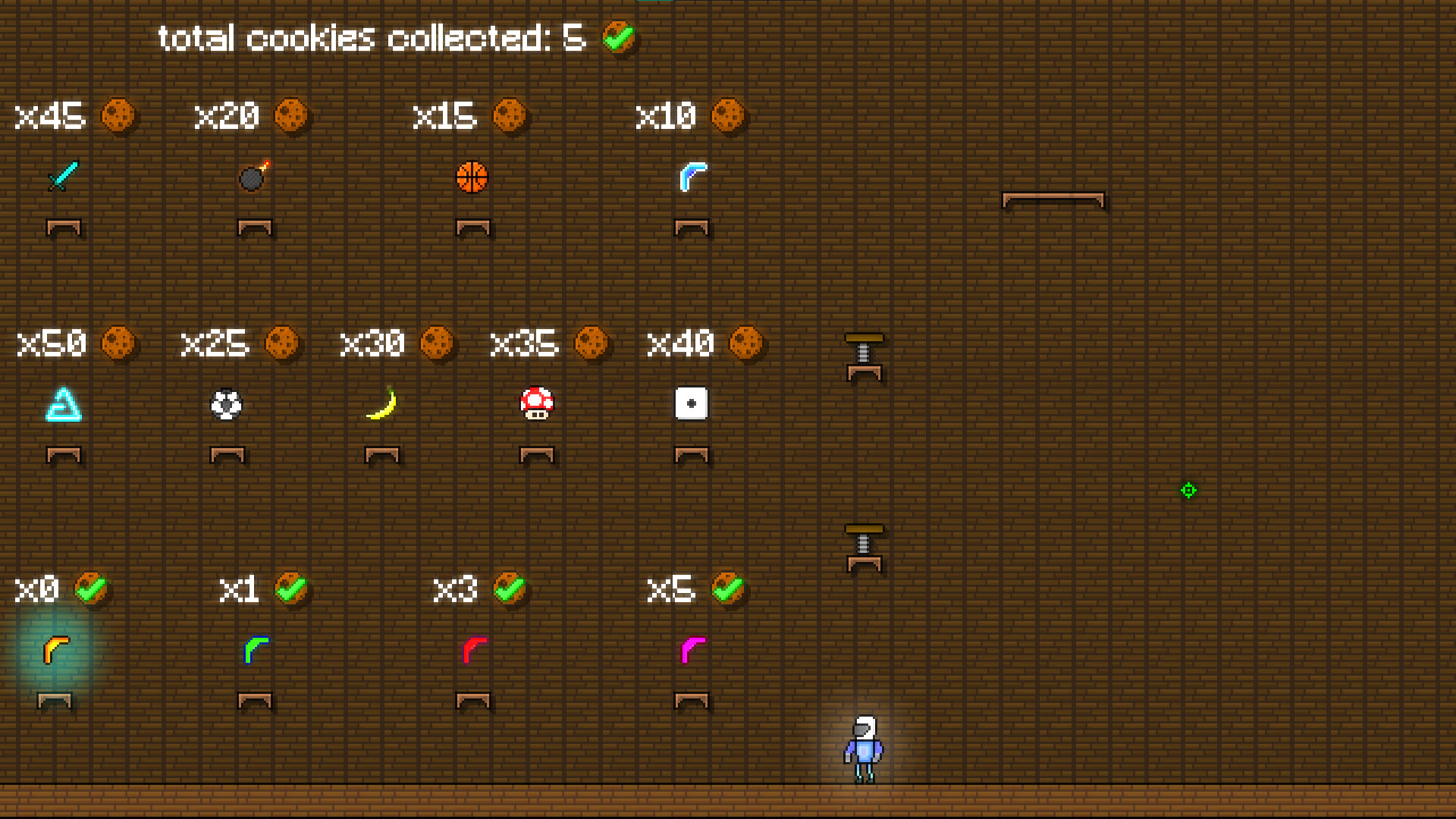
Task: Select the soccer ball item
Action: click(x=225, y=404)
